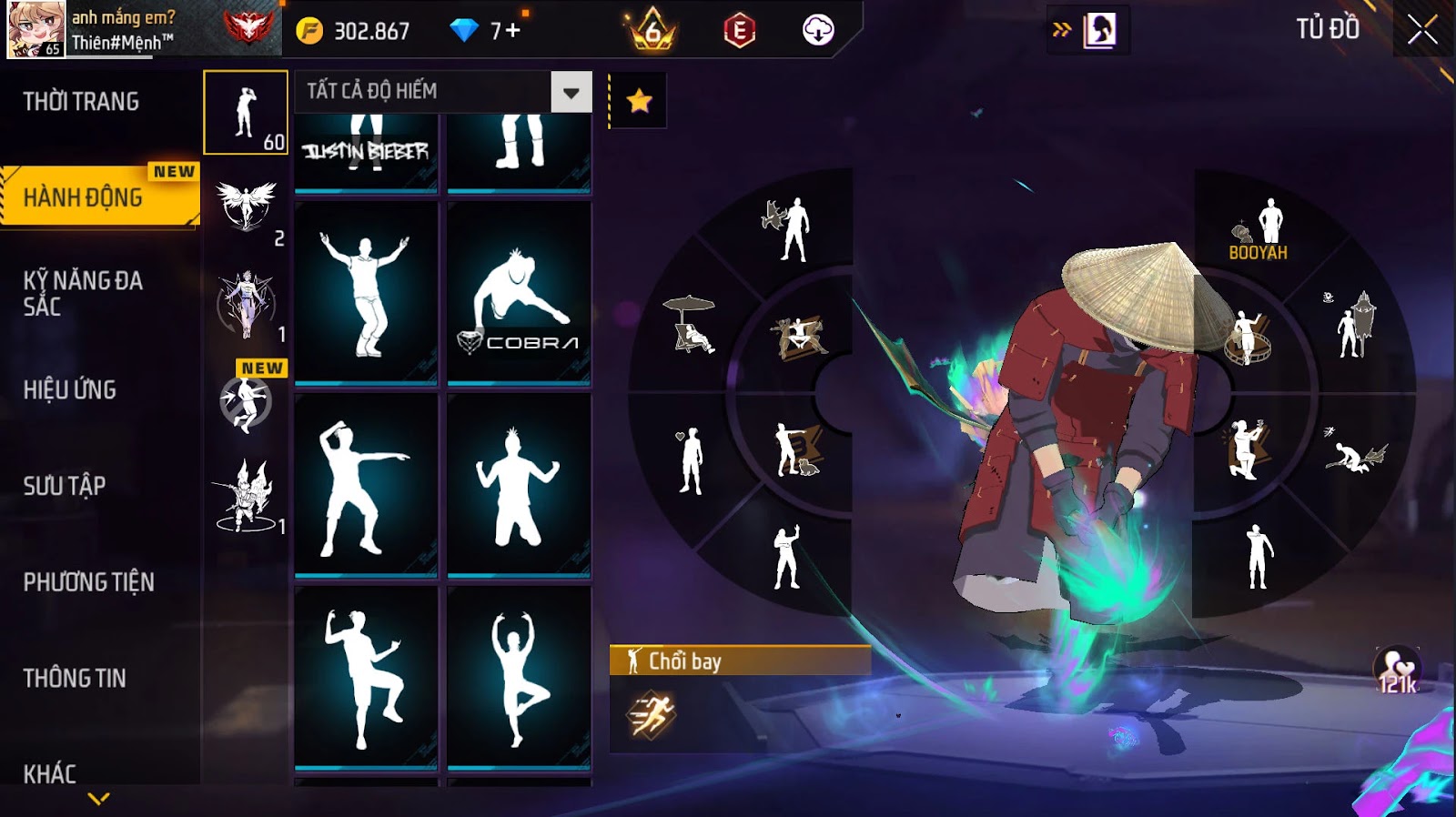Open the Thời Trang category
1456x817 pixels.
coord(81,102)
